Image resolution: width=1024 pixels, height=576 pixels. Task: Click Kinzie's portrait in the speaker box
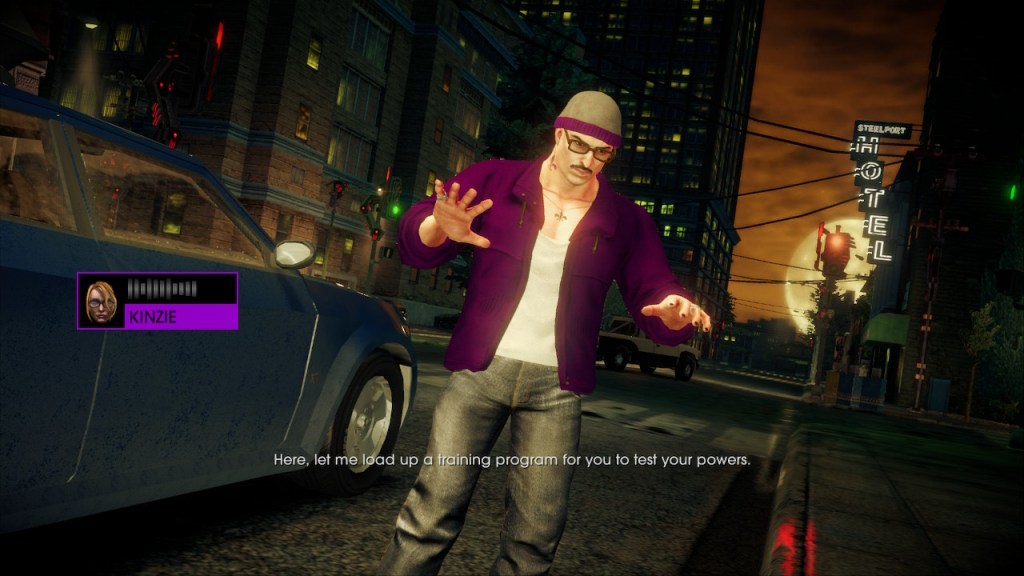tap(101, 301)
